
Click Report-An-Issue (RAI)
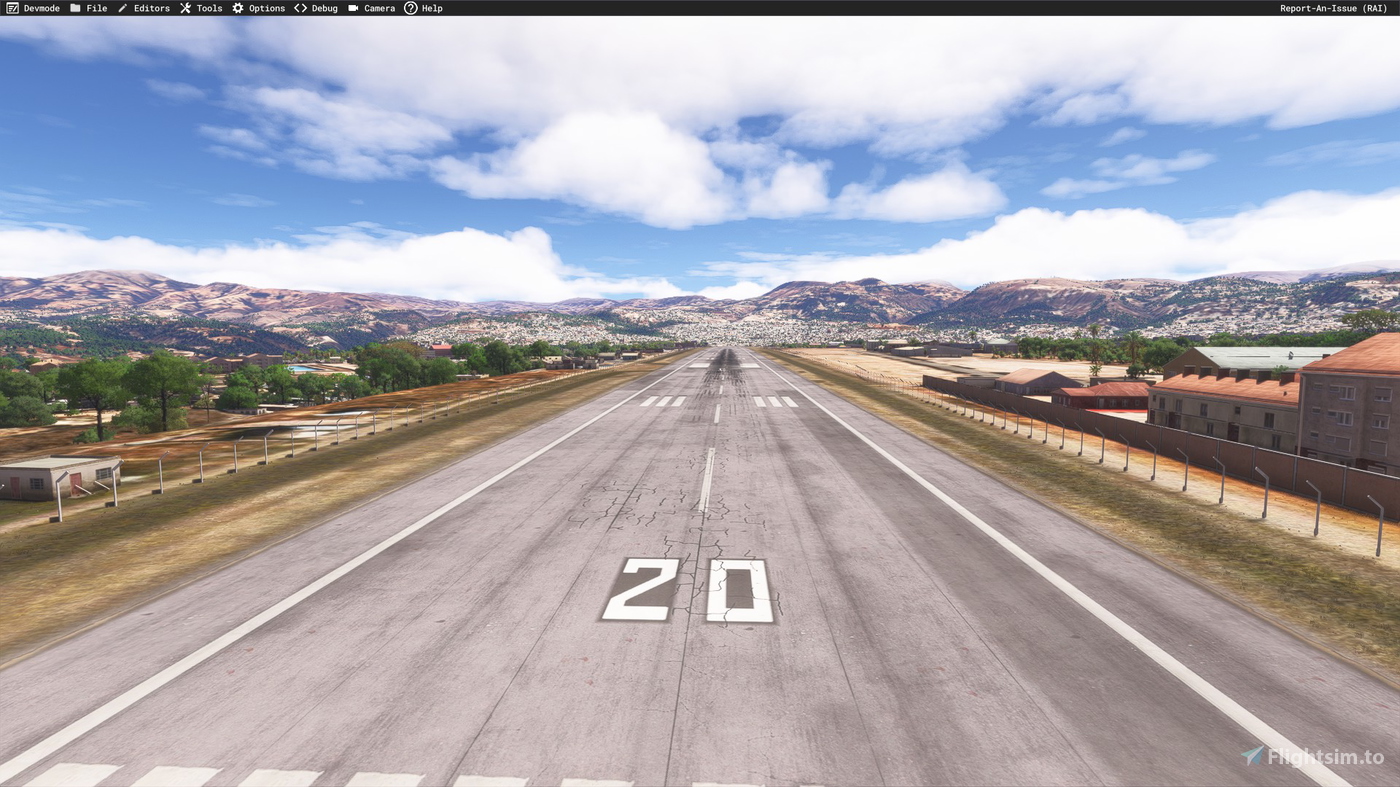(x=1332, y=7)
